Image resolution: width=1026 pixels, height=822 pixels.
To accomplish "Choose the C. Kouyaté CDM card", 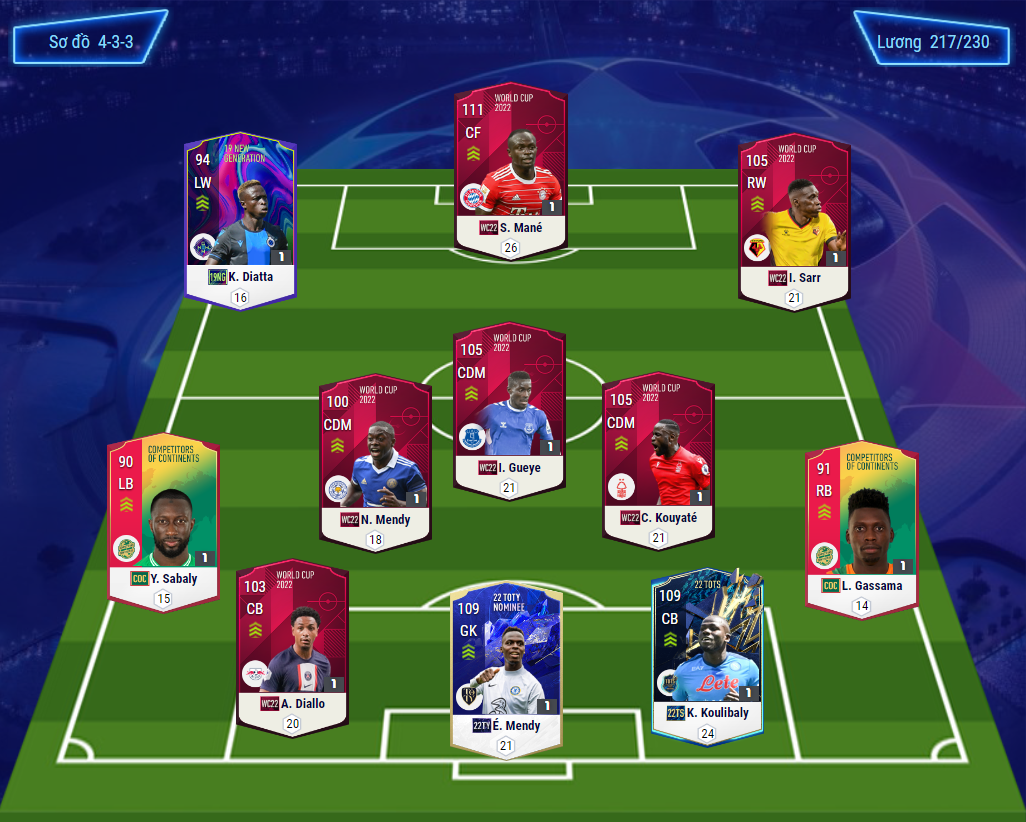I will coord(658,457).
